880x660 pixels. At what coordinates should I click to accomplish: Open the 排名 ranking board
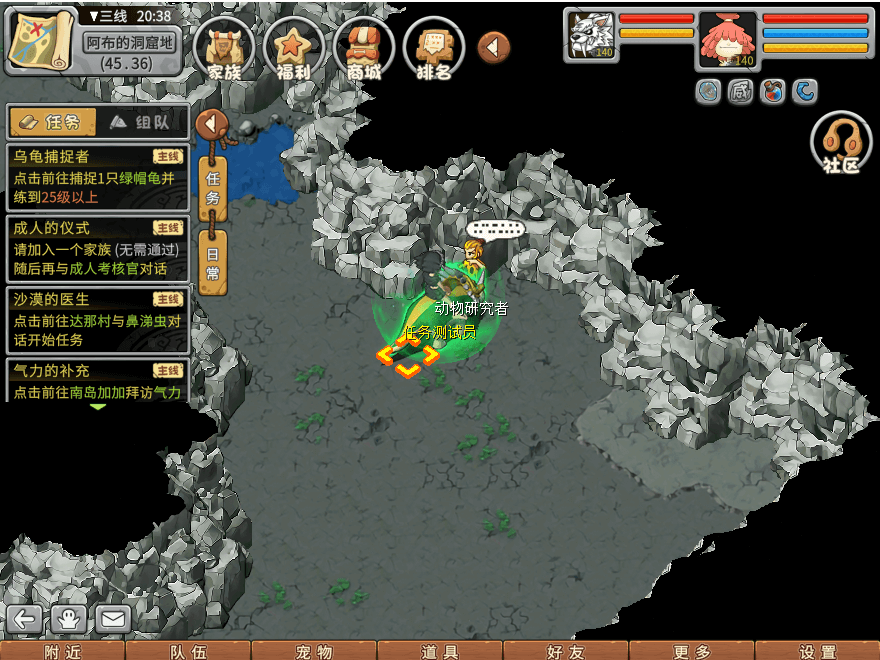434,48
